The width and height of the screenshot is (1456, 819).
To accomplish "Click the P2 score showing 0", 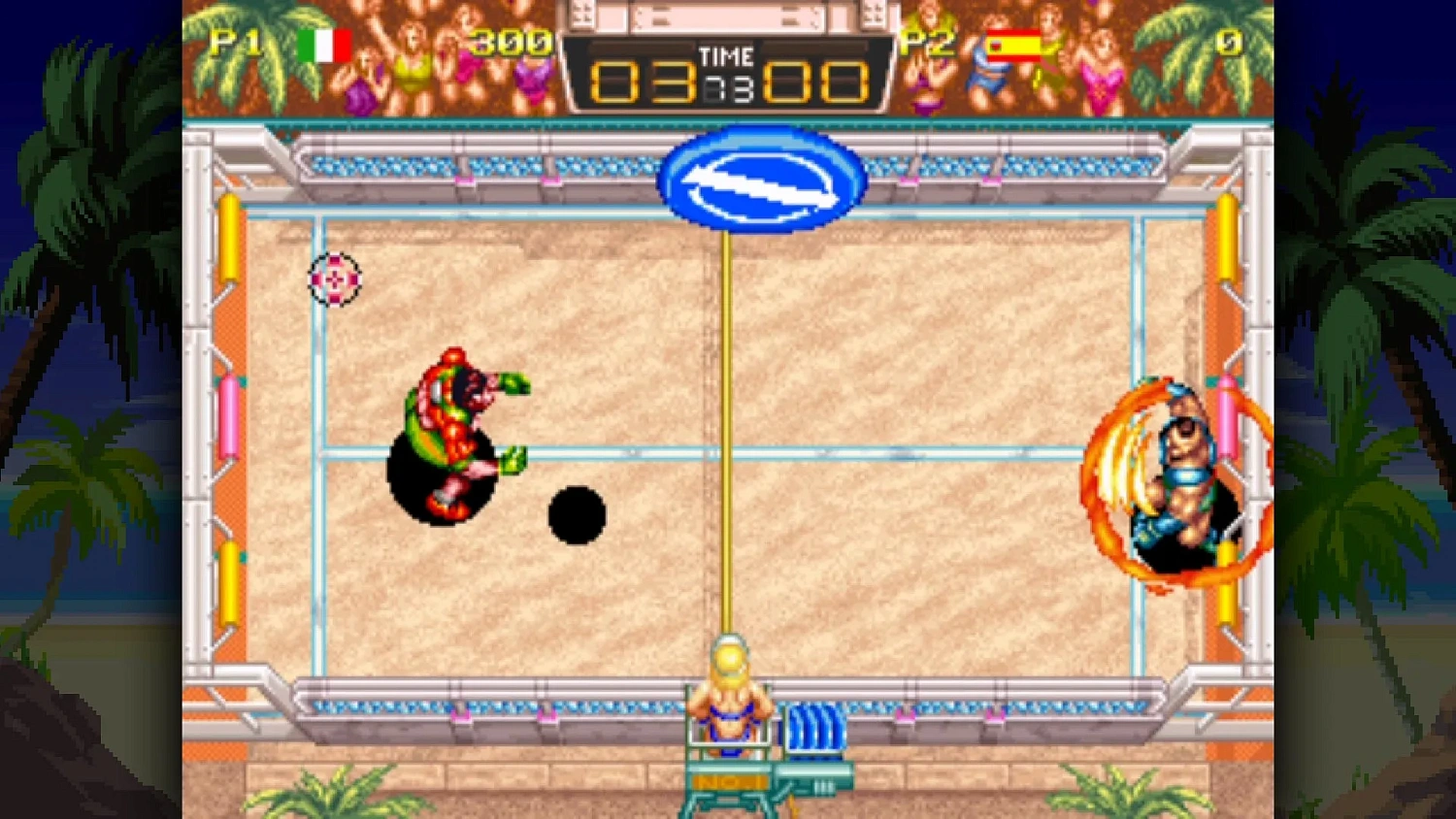I will tap(1228, 43).
